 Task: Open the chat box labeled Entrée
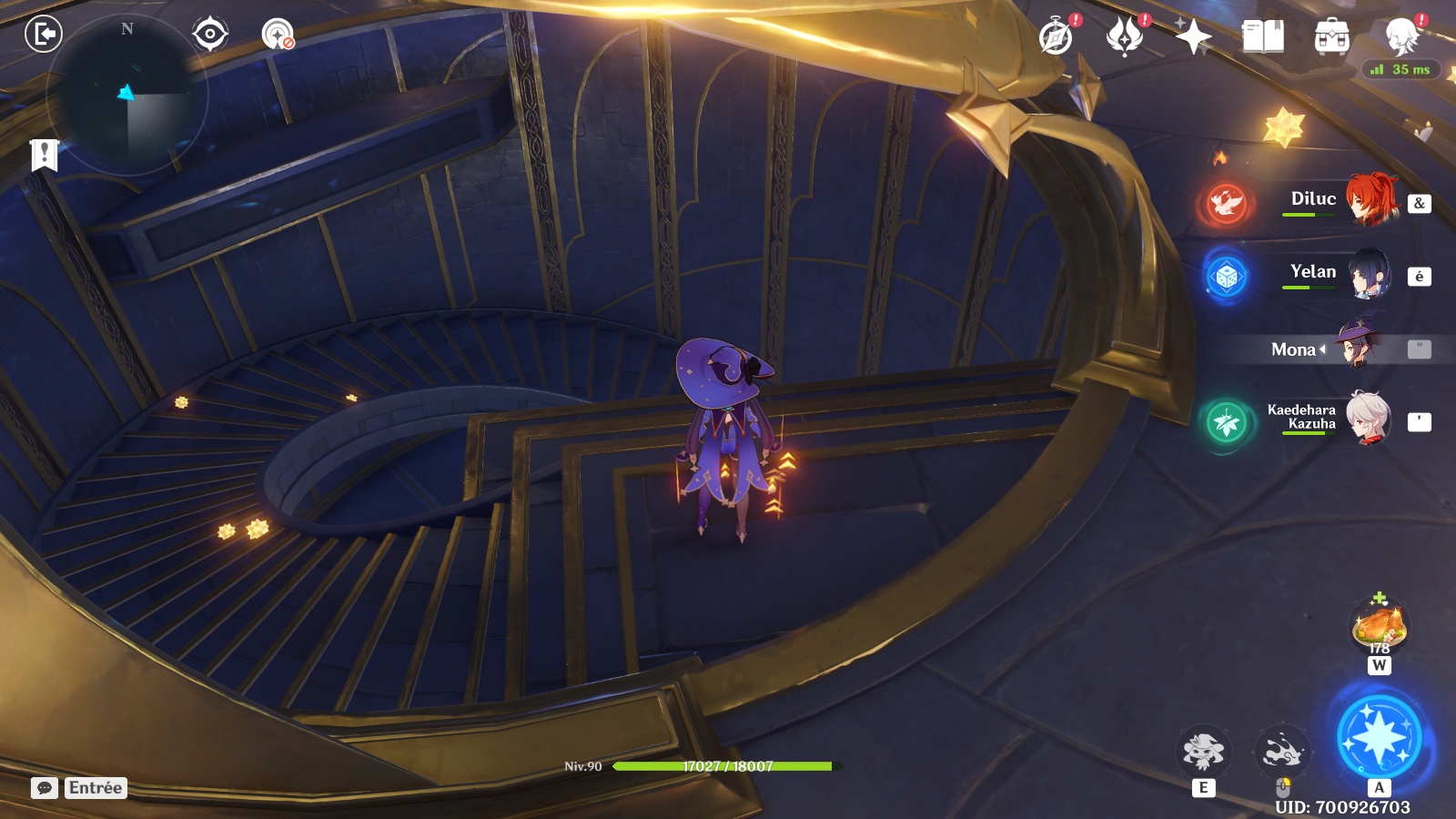(x=79, y=788)
